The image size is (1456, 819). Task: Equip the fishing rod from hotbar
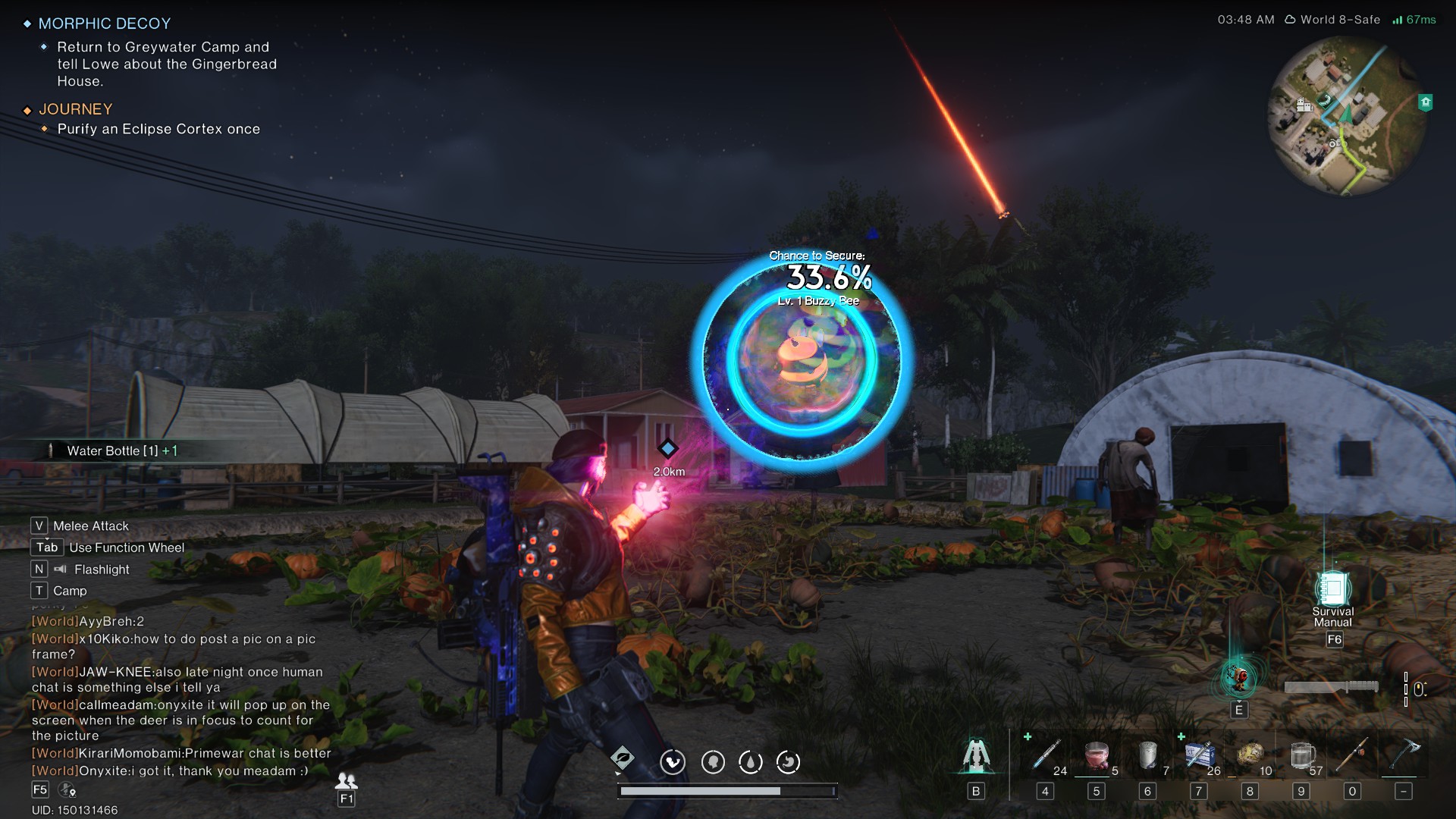pyautogui.click(x=1352, y=755)
